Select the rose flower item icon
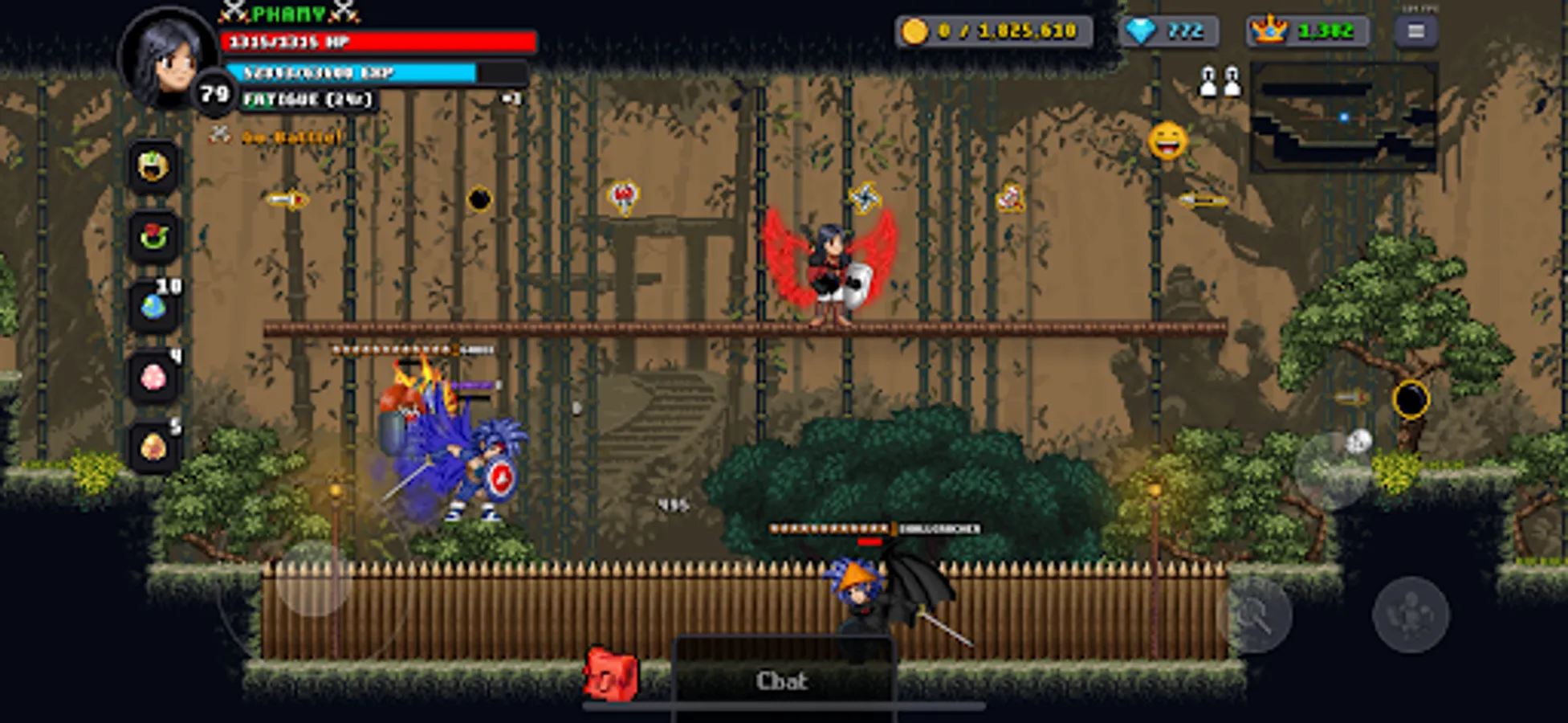 click(x=153, y=233)
